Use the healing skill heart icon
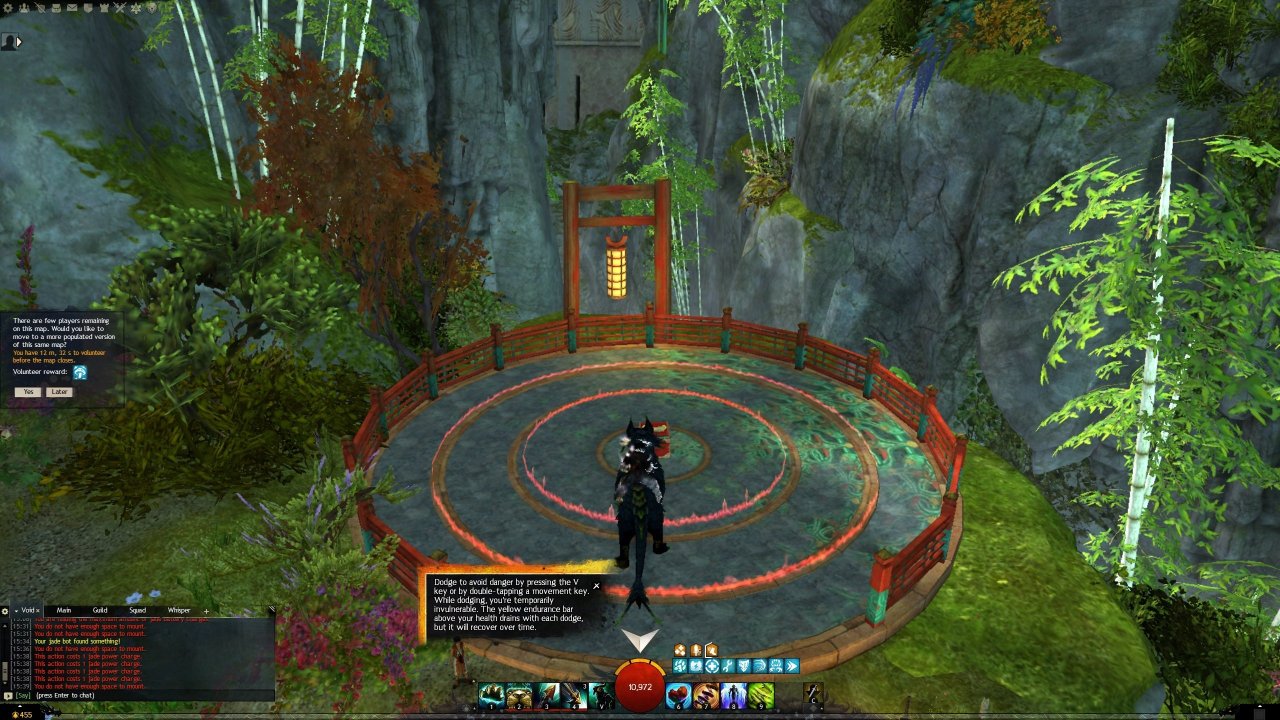 click(x=679, y=695)
